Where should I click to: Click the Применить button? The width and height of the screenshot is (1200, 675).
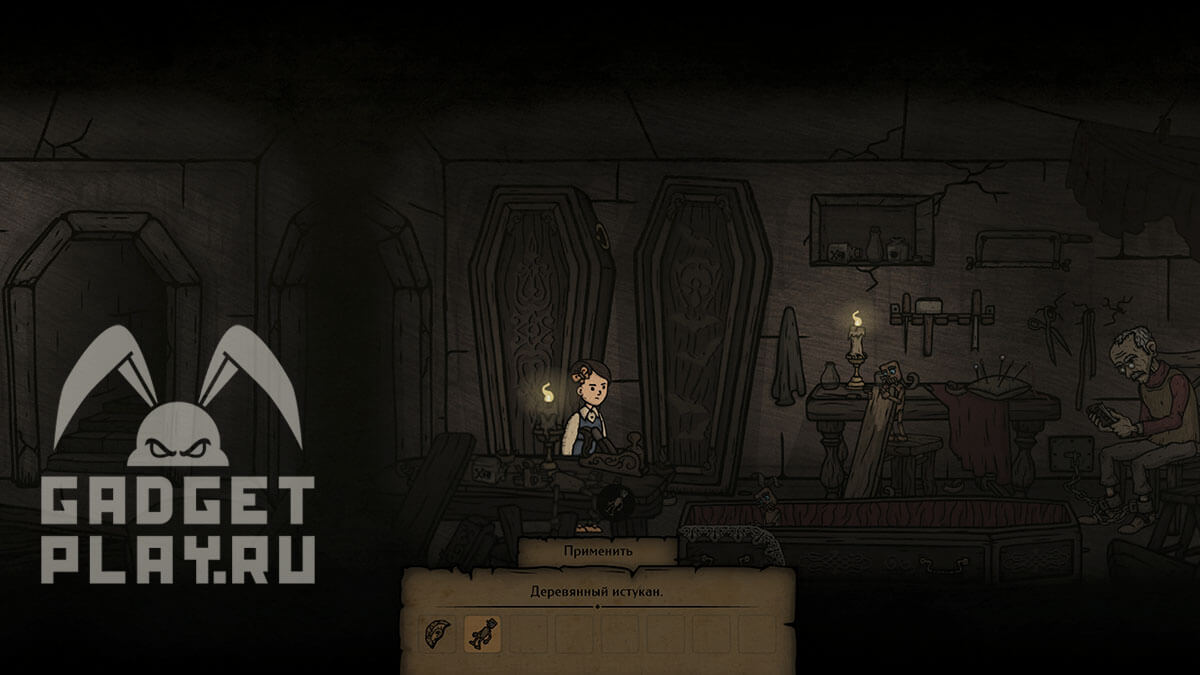point(597,551)
